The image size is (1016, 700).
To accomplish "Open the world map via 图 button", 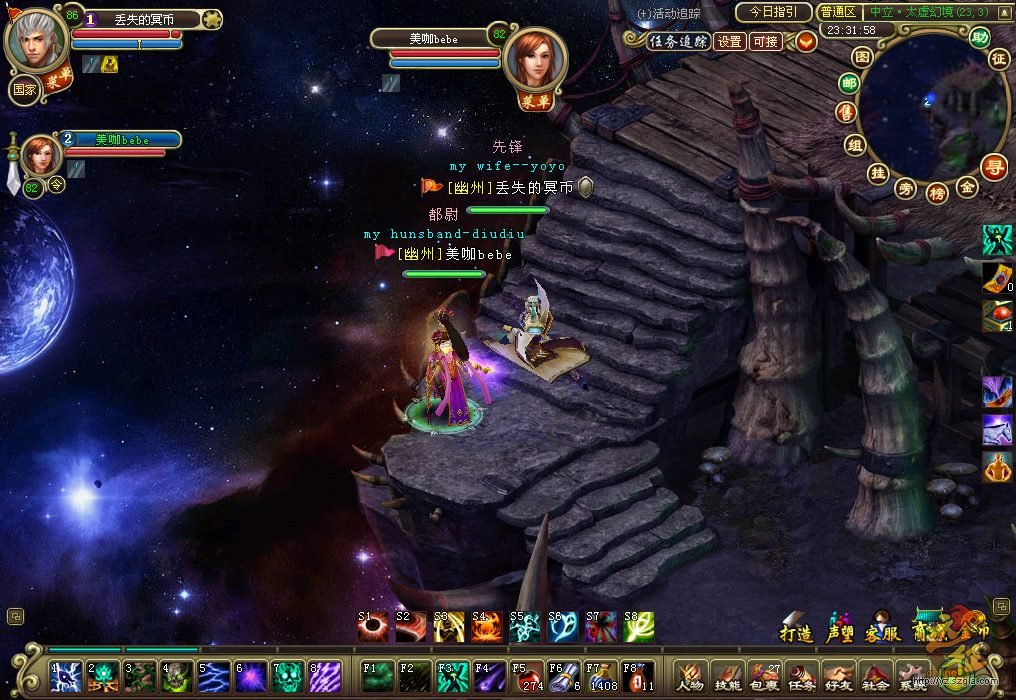I will (863, 57).
